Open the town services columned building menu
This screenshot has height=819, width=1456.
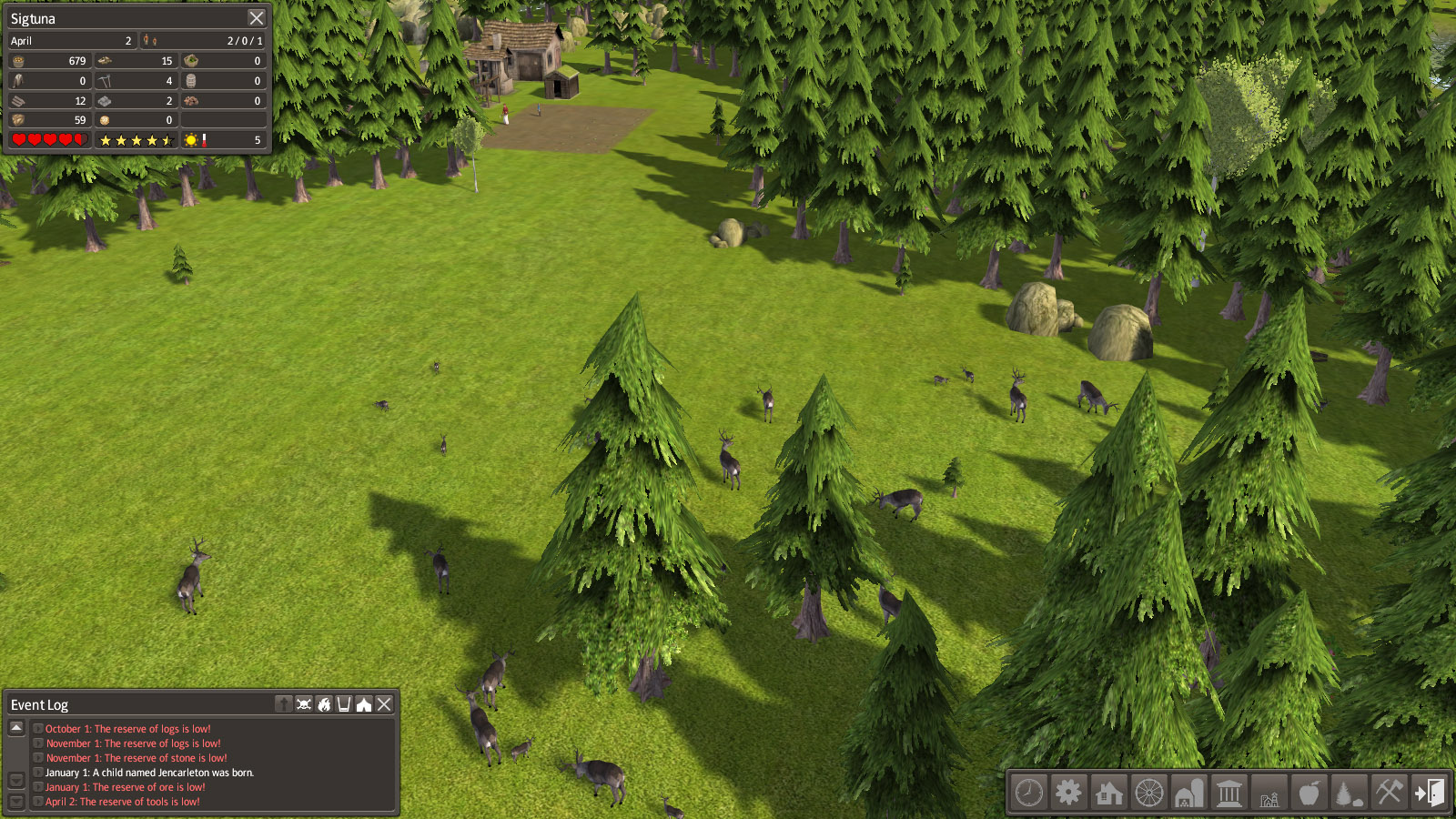coord(1229,793)
